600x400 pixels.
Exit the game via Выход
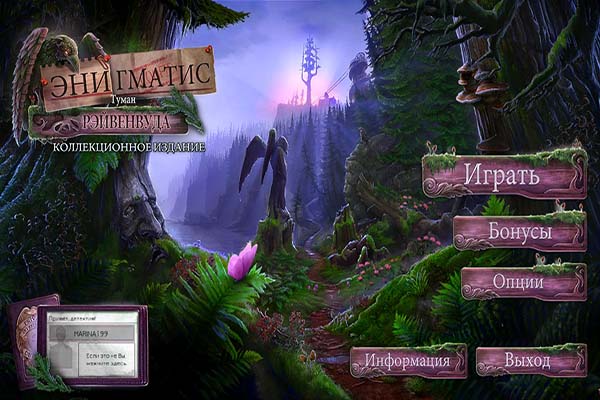[x=529, y=360]
